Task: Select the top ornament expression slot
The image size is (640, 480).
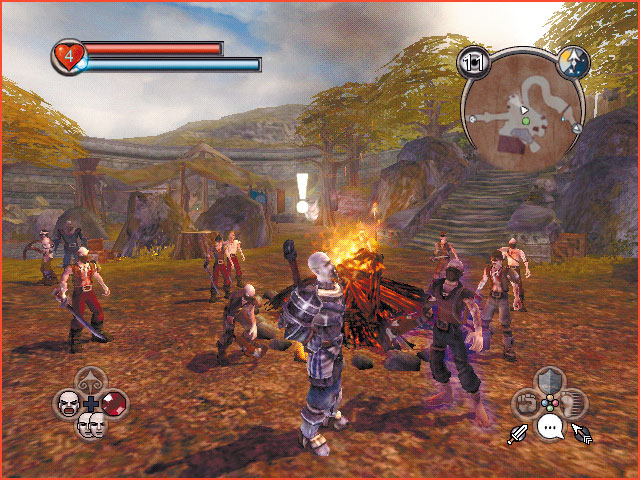Action: [91, 381]
